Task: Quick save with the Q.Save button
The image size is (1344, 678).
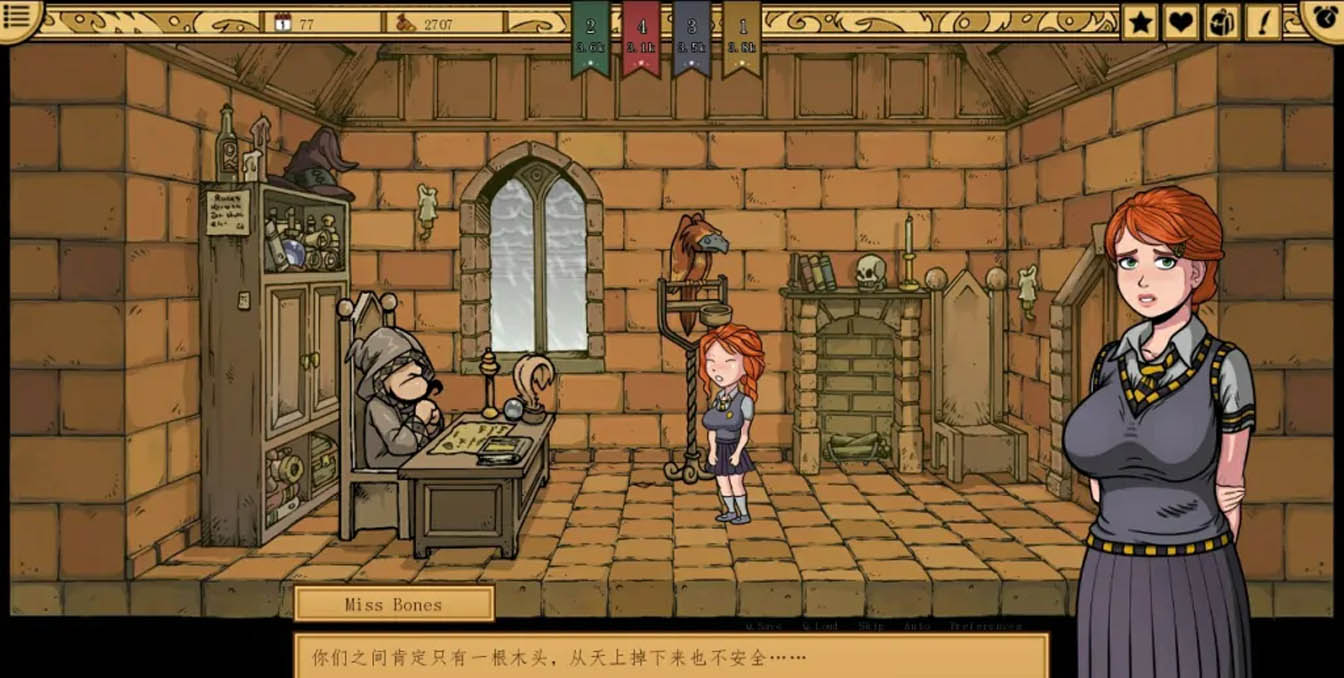Action: click(763, 626)
